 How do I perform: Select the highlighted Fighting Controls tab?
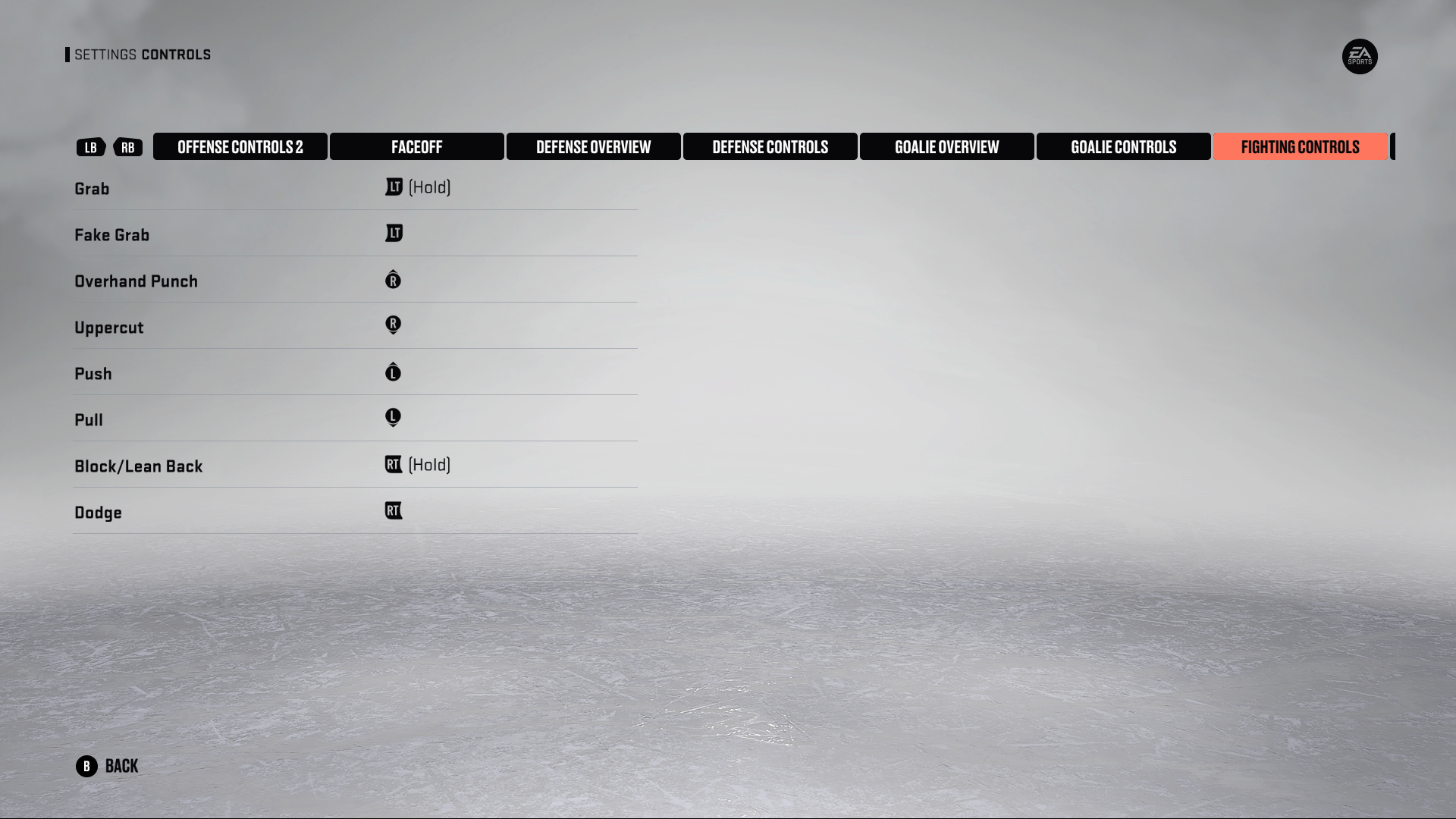pyautogui.click(x=1299, y=146)
